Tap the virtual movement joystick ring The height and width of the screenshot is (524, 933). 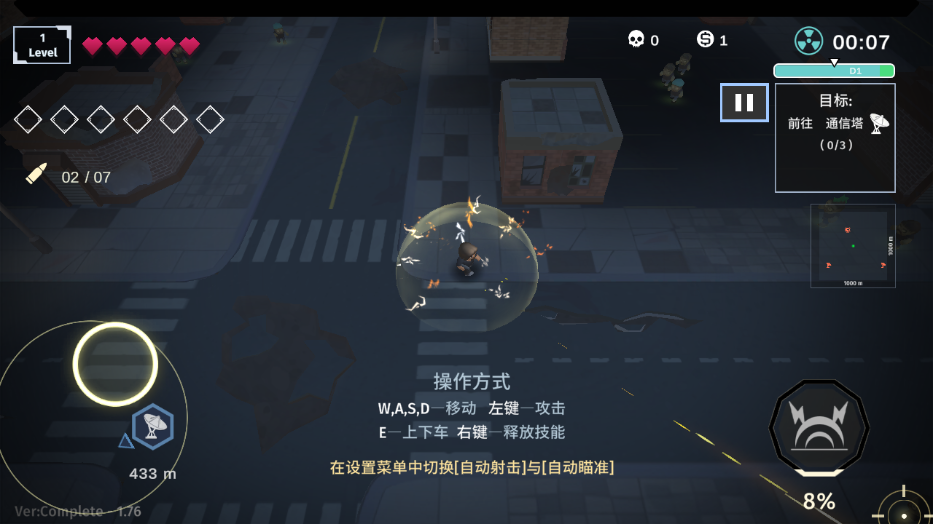coord(115,364)
